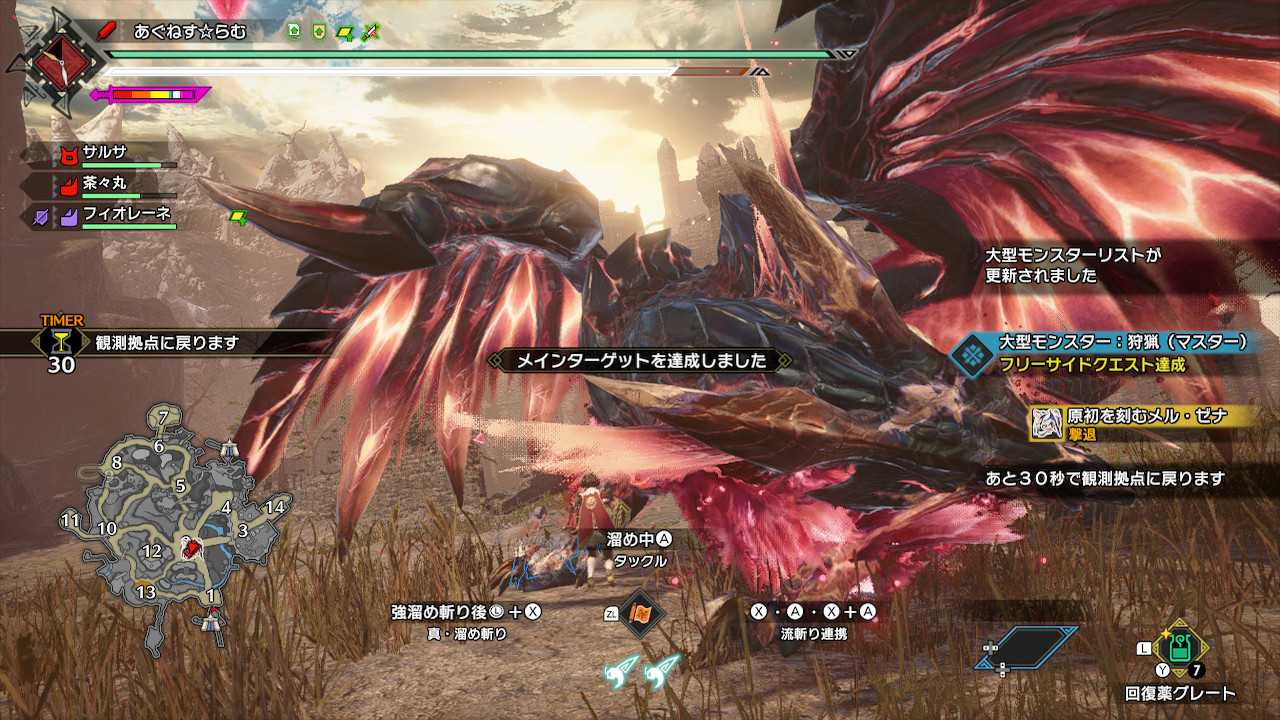1280x720 pixels.
Task: Select the player name あぐねす☆らむ
Action: point(190,31)
